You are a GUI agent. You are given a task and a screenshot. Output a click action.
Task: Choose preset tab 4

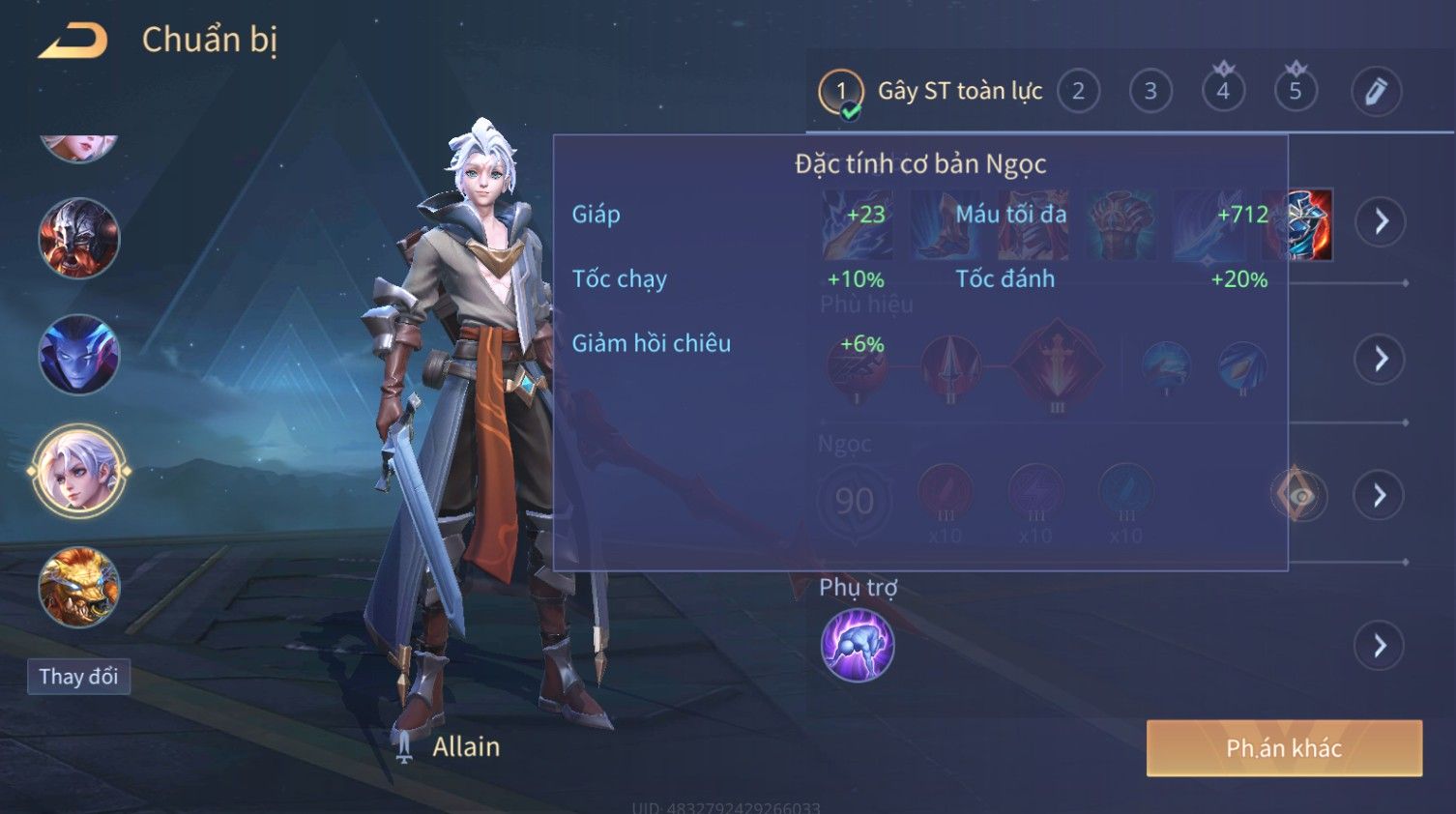tap(1223, 92)
